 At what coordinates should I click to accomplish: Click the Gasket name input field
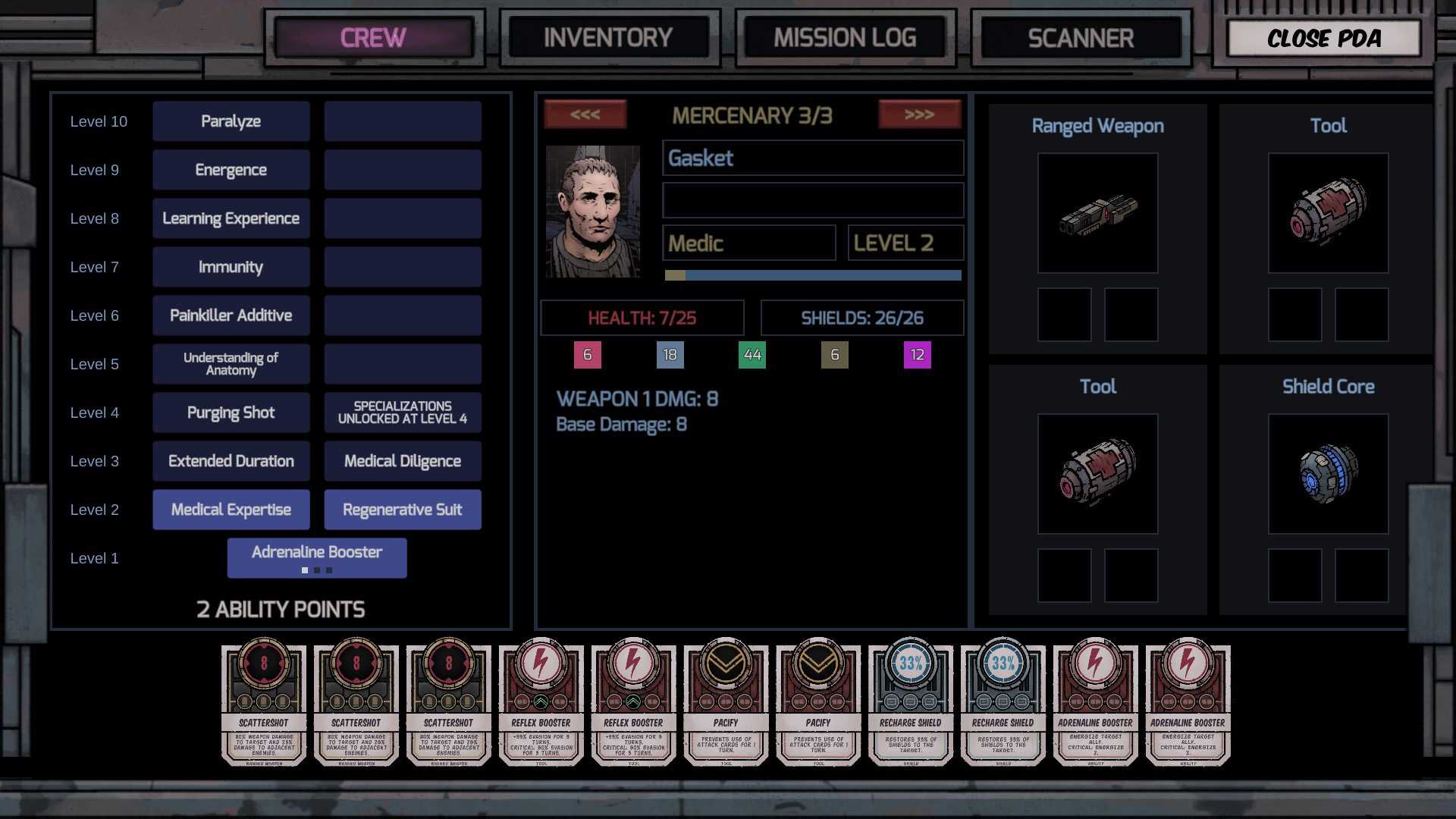[811, 158]
